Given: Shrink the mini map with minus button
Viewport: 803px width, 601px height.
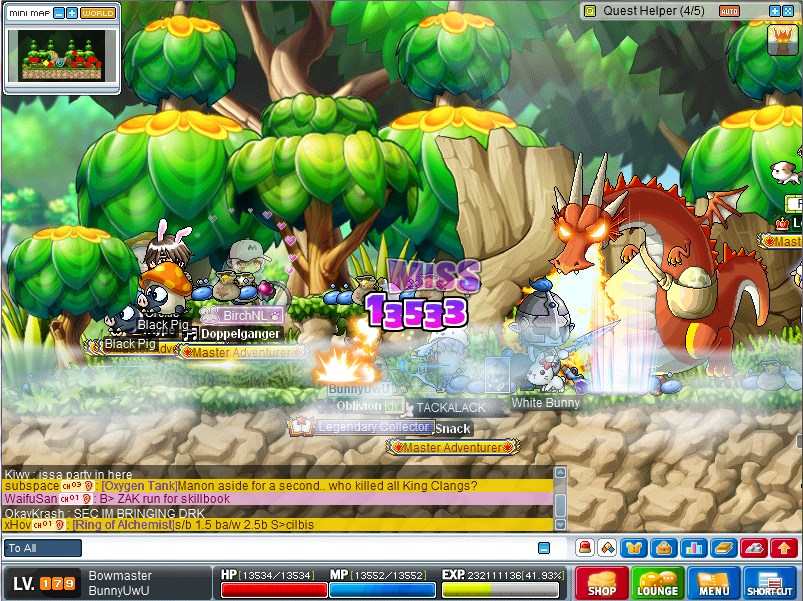Looking at the screenshot, I should (59, 13).
